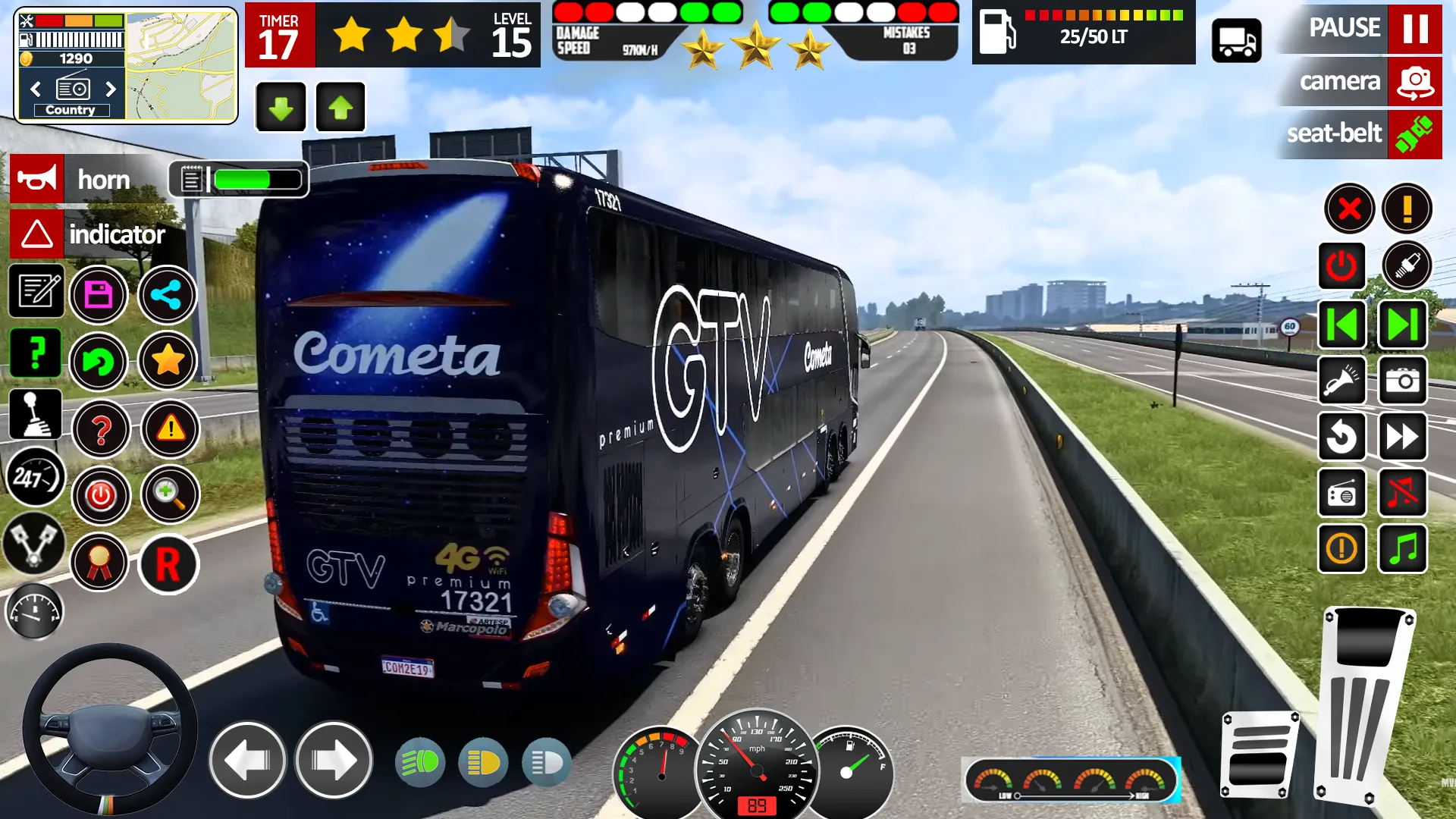1456x819 pixels.
Task: Open the radio icon
Action: (1341, 493)
